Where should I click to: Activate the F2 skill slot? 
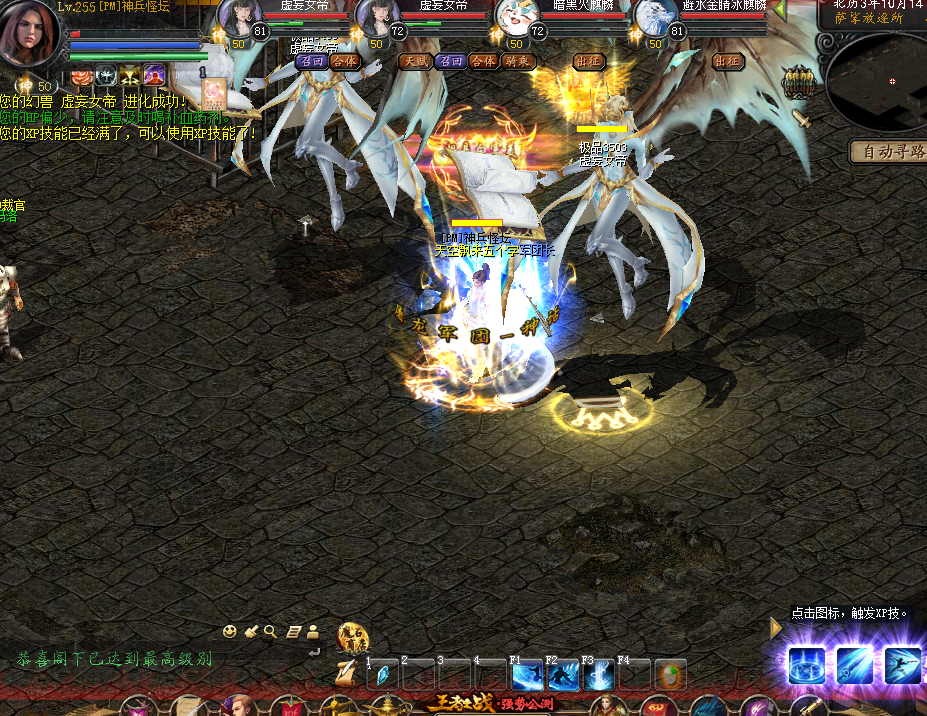[563, 675]
